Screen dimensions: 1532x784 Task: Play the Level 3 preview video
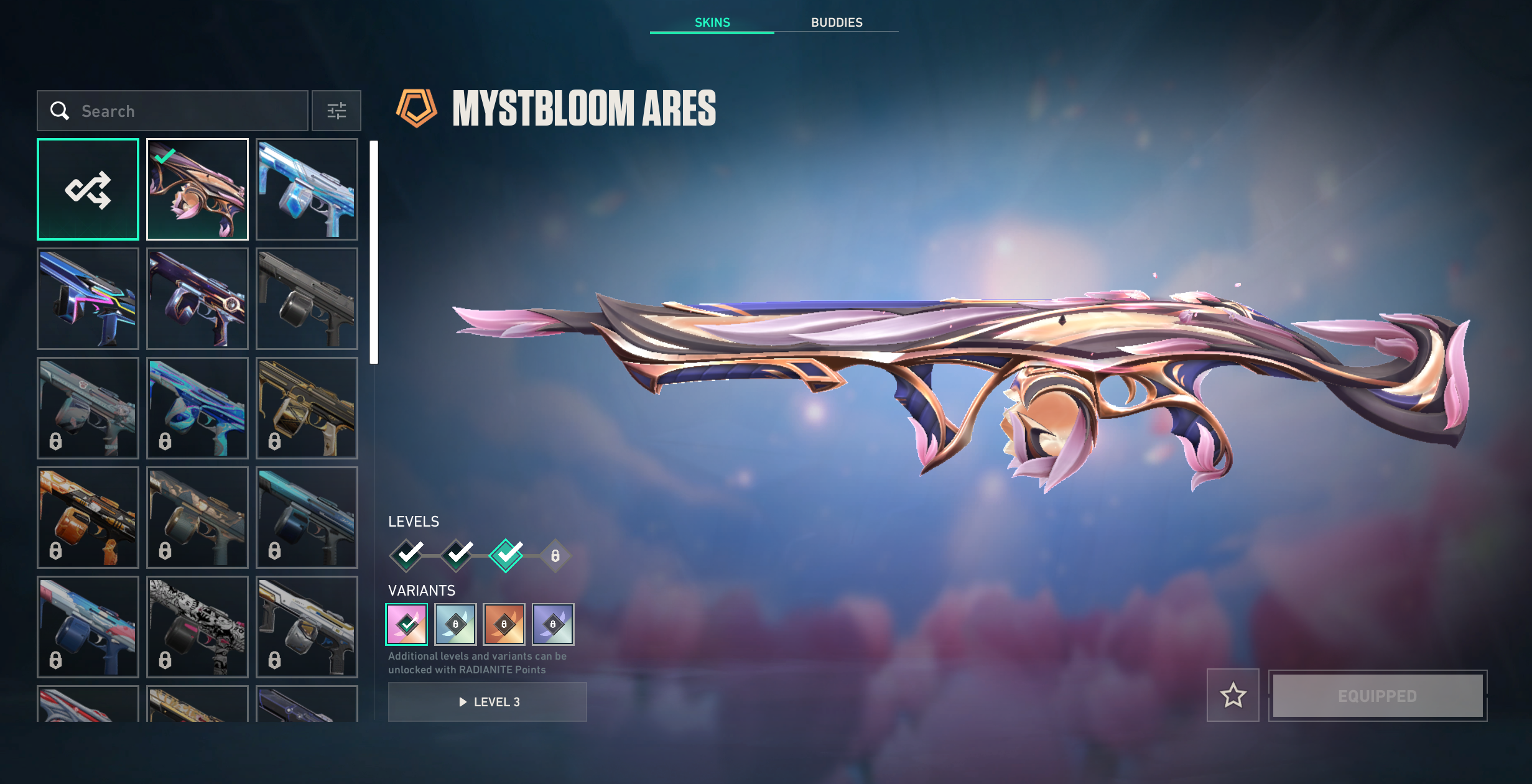tap(487, 702)
